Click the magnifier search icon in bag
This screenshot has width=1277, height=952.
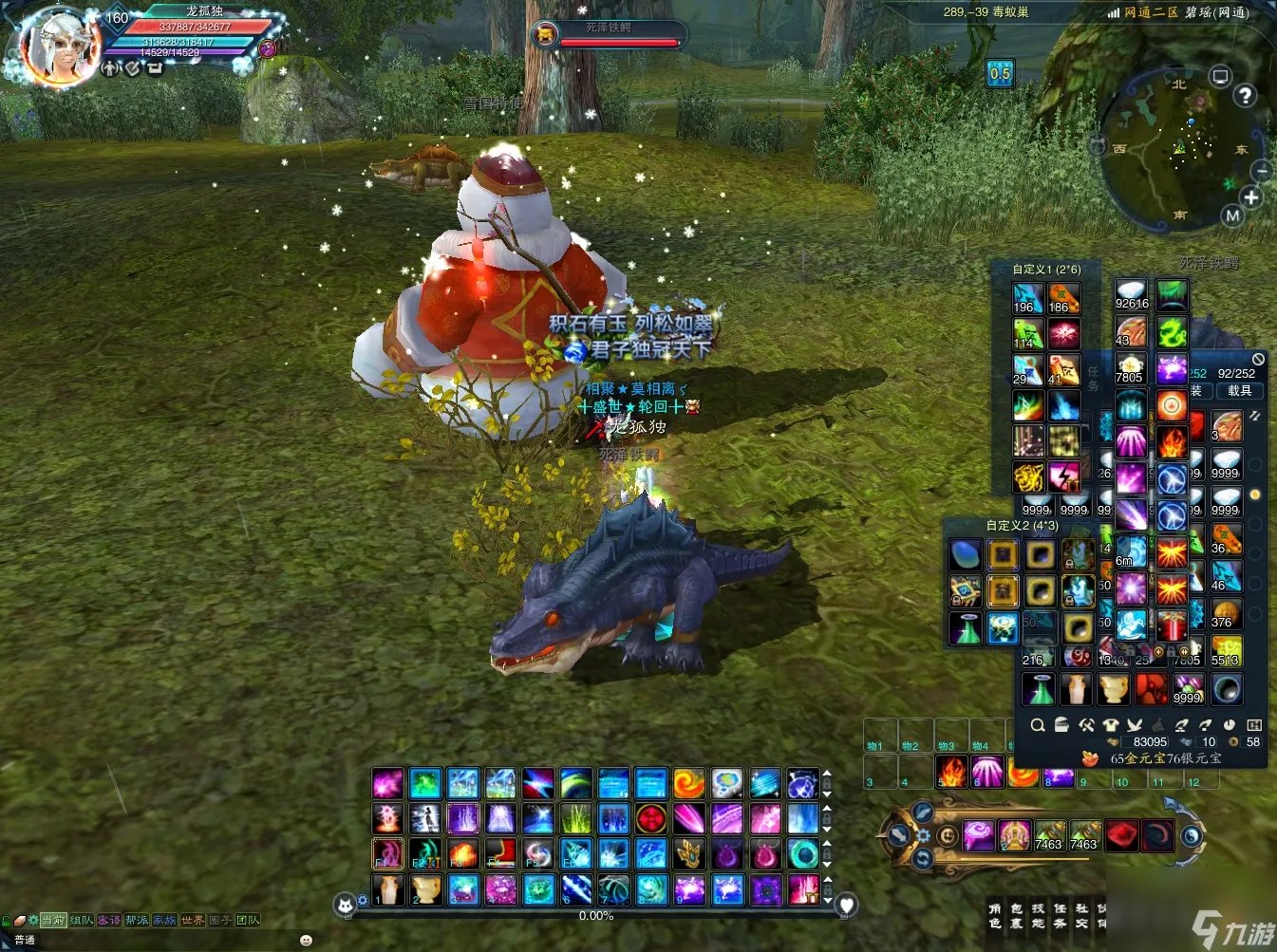click(x=1038, y=725)
